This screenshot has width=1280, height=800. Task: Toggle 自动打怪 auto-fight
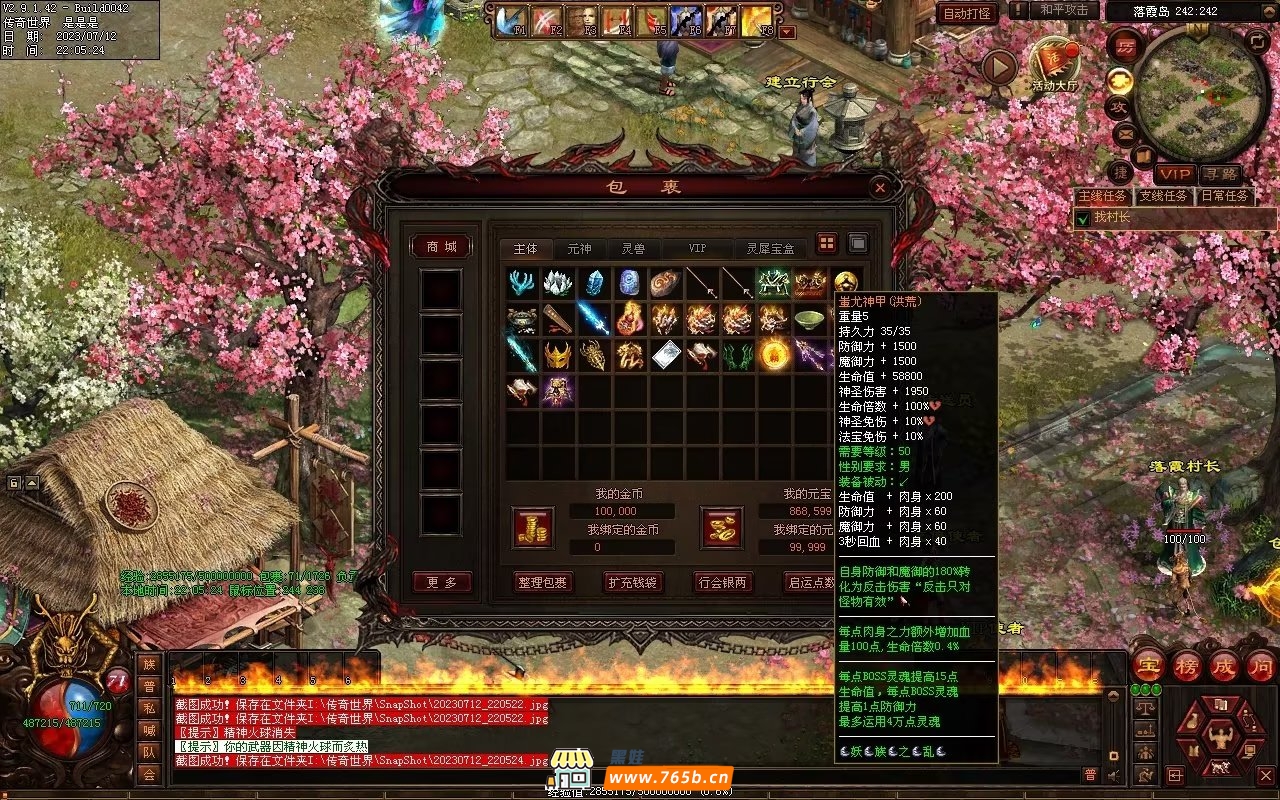[967, 13]
